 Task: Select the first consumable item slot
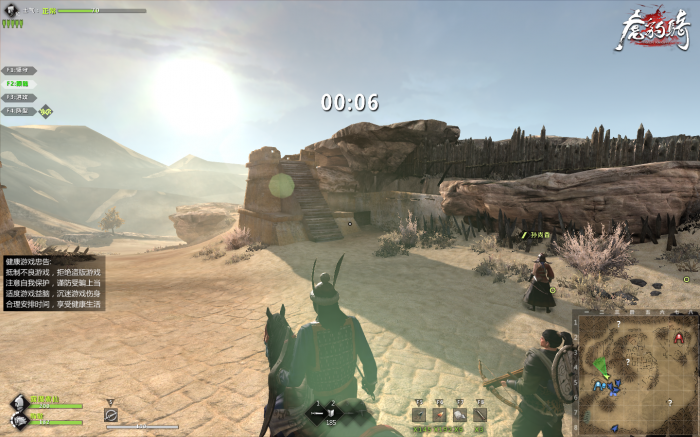[x=419, y=414]
